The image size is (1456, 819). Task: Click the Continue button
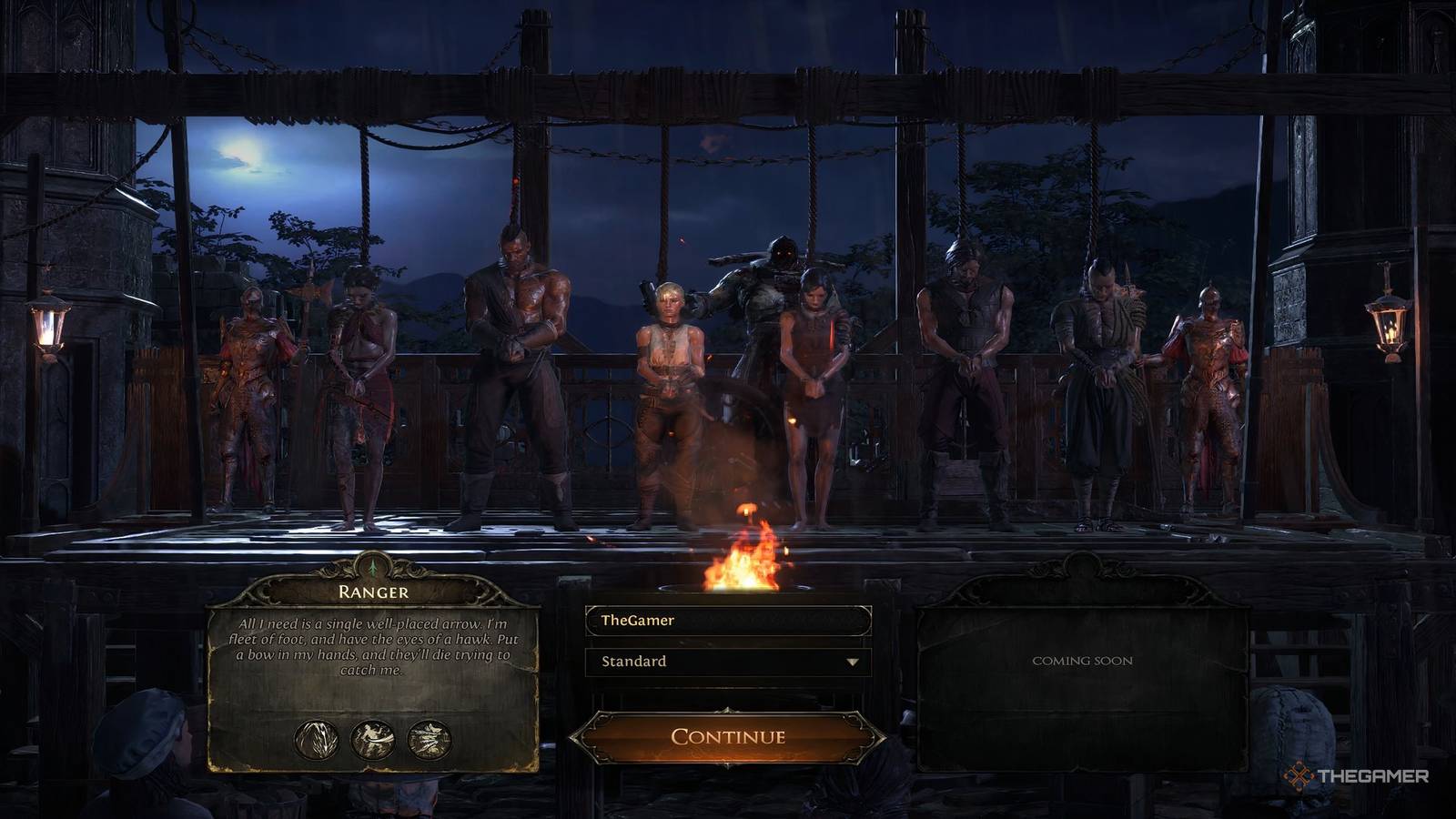(x=727, y=736)
